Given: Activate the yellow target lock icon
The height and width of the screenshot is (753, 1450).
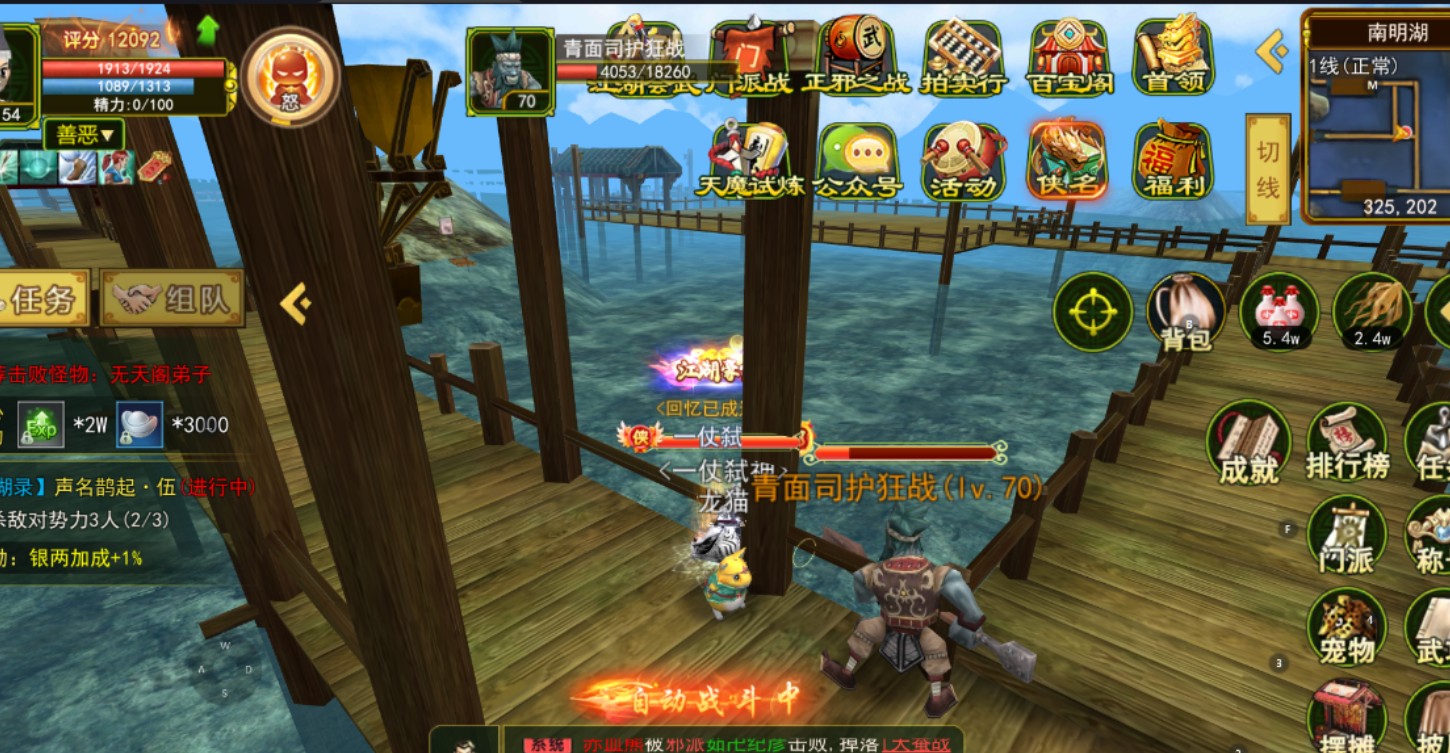Looking at the screenshot, I should 1093,312.
